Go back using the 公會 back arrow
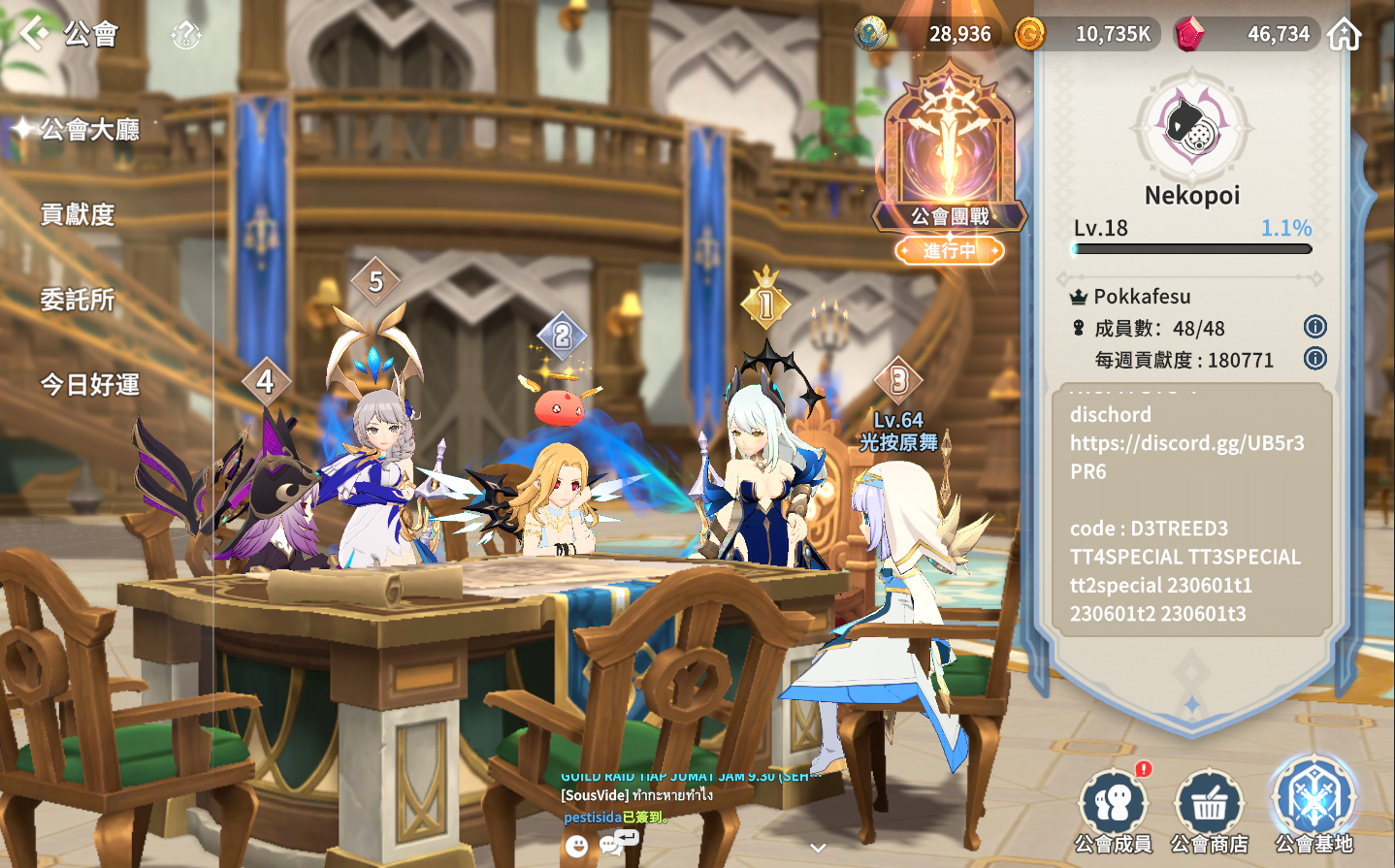This screenshot has height=868, width=1395. pyautogui.click(x=35, y=33)
